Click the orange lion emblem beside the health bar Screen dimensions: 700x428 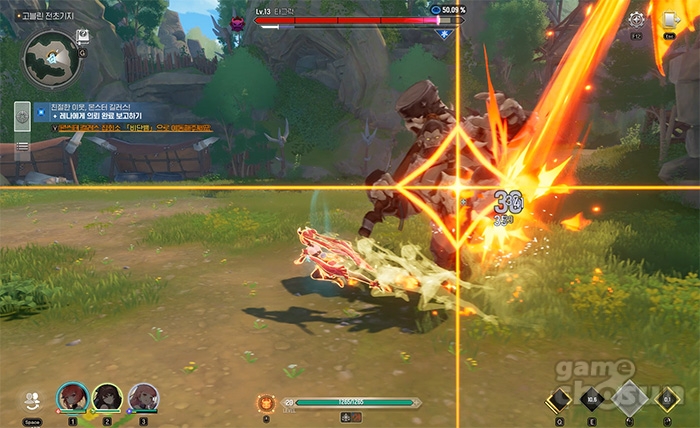(x=267, y=402)
